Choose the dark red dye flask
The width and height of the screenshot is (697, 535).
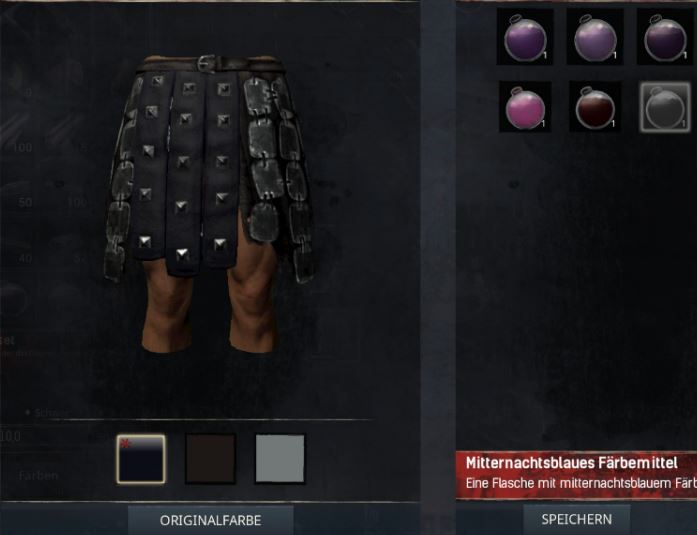pyautogui.click(x=594, y=106)
